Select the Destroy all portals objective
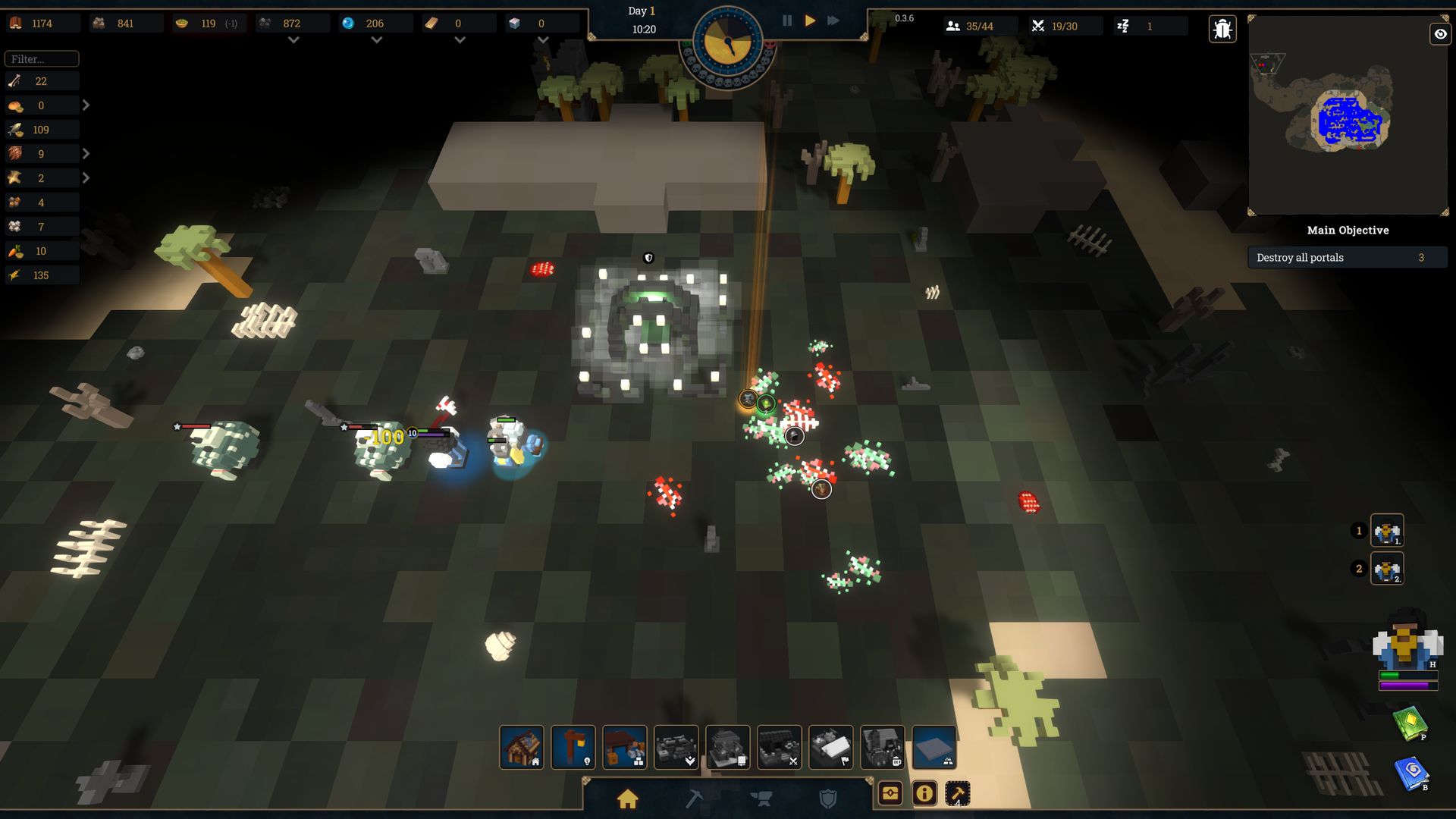This screenshot has height=819, width=1456. click(1347, 258)
